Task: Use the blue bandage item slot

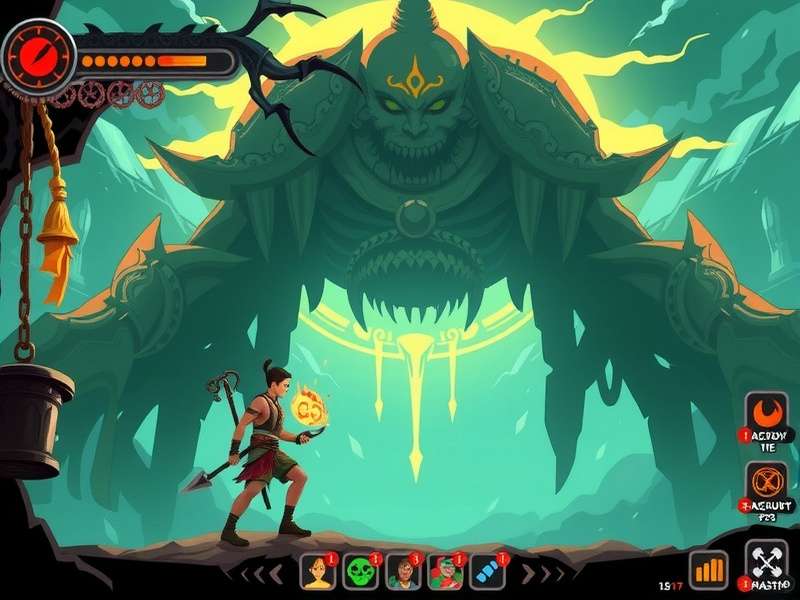Action: [x=487, y=571]
